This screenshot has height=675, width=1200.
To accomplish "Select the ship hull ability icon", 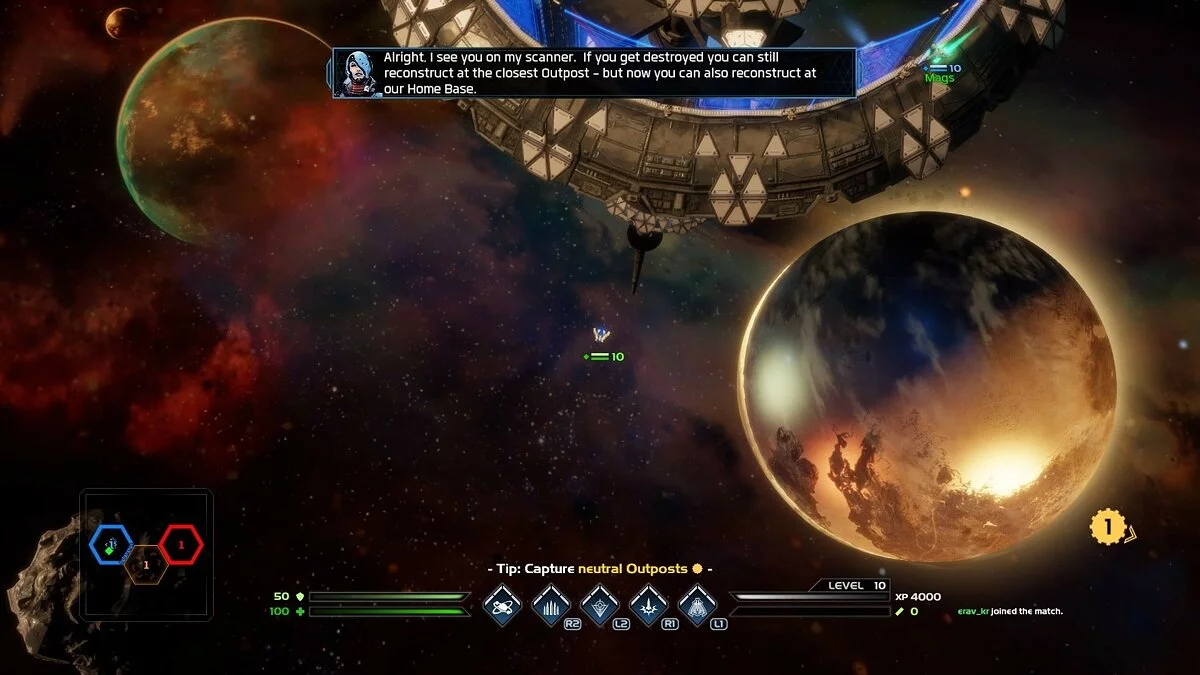I will (697, 605).
